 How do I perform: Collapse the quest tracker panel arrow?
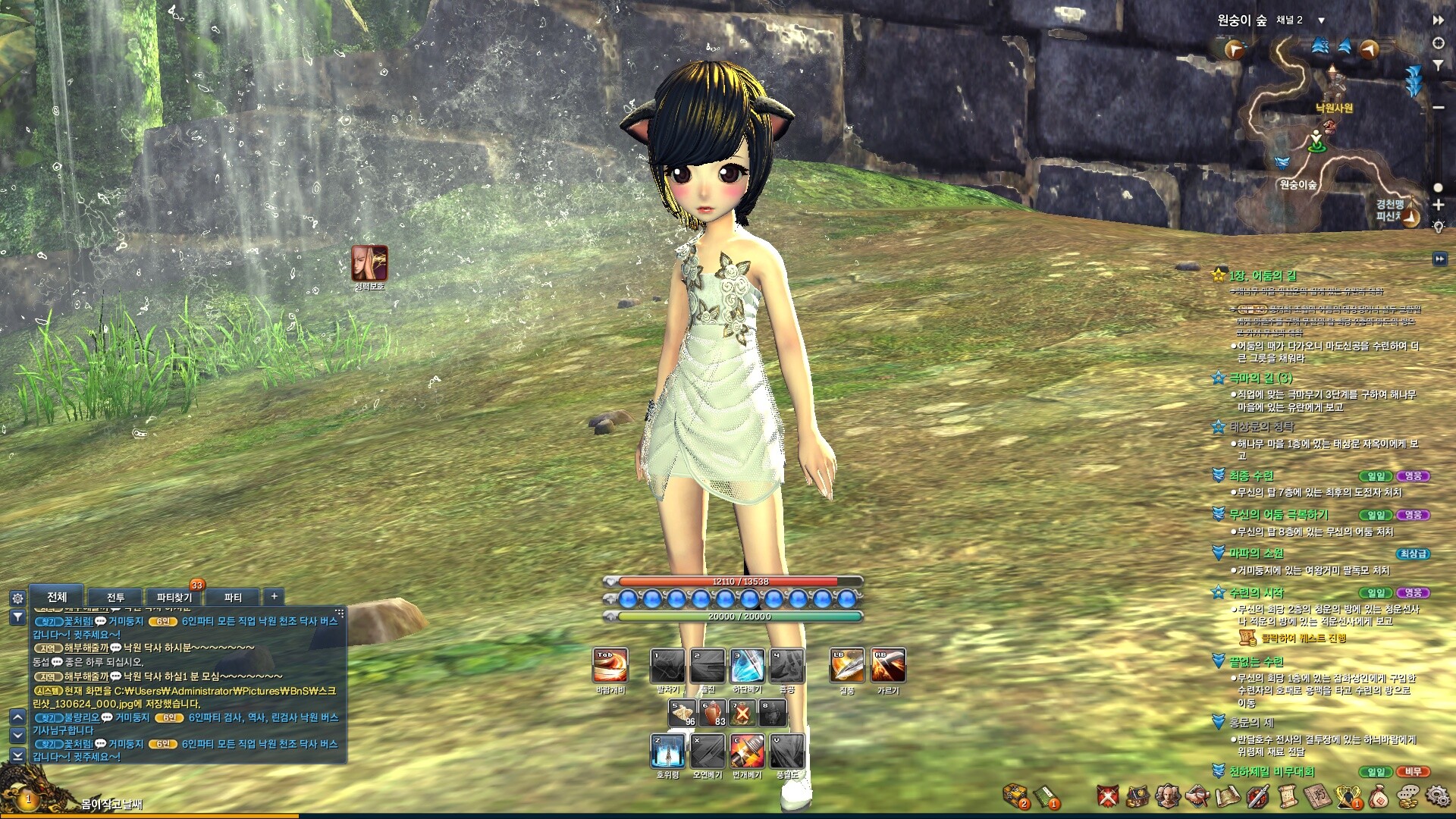tap(1439, 259)
